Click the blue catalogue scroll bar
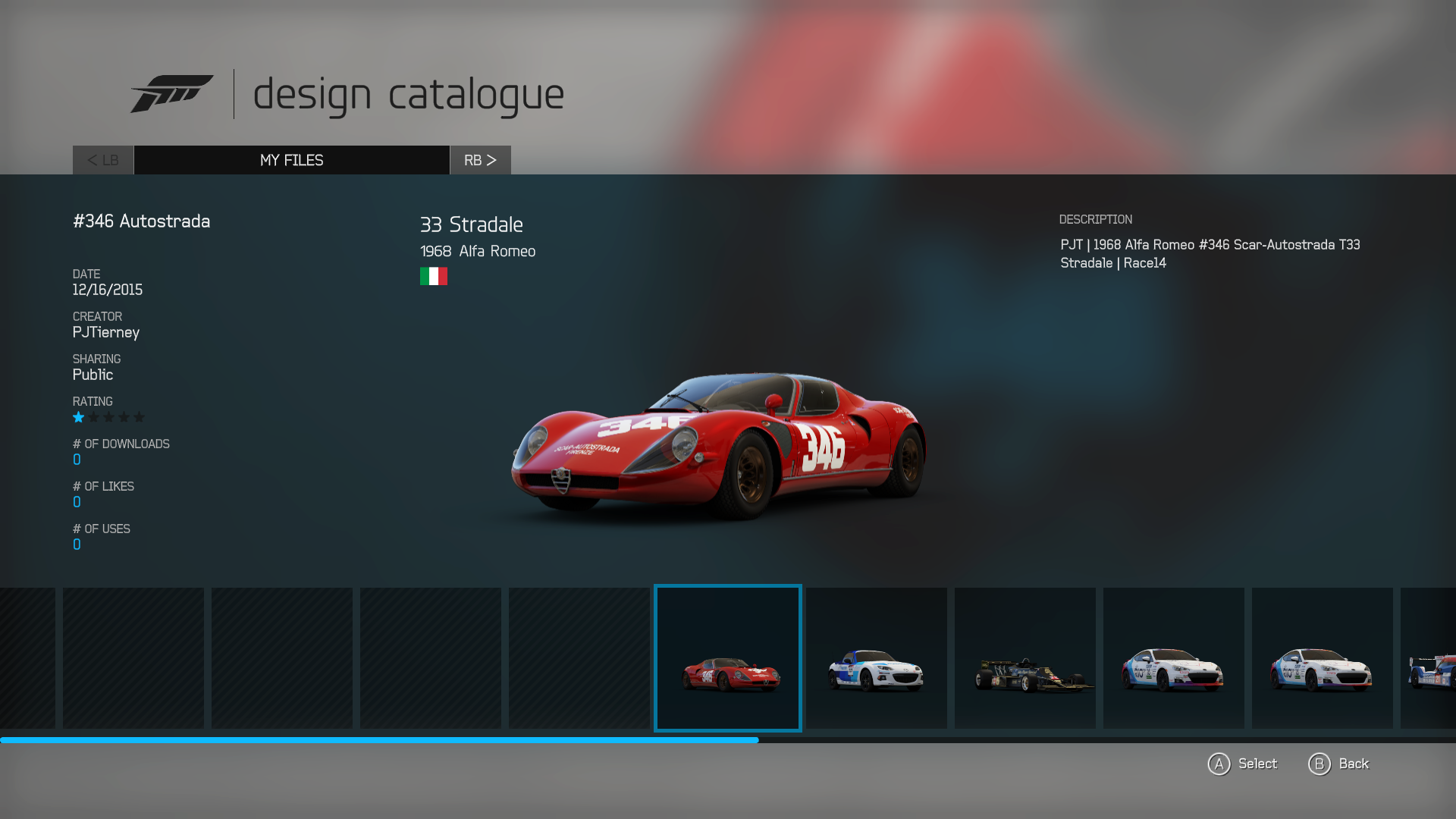 coord(379,740)
